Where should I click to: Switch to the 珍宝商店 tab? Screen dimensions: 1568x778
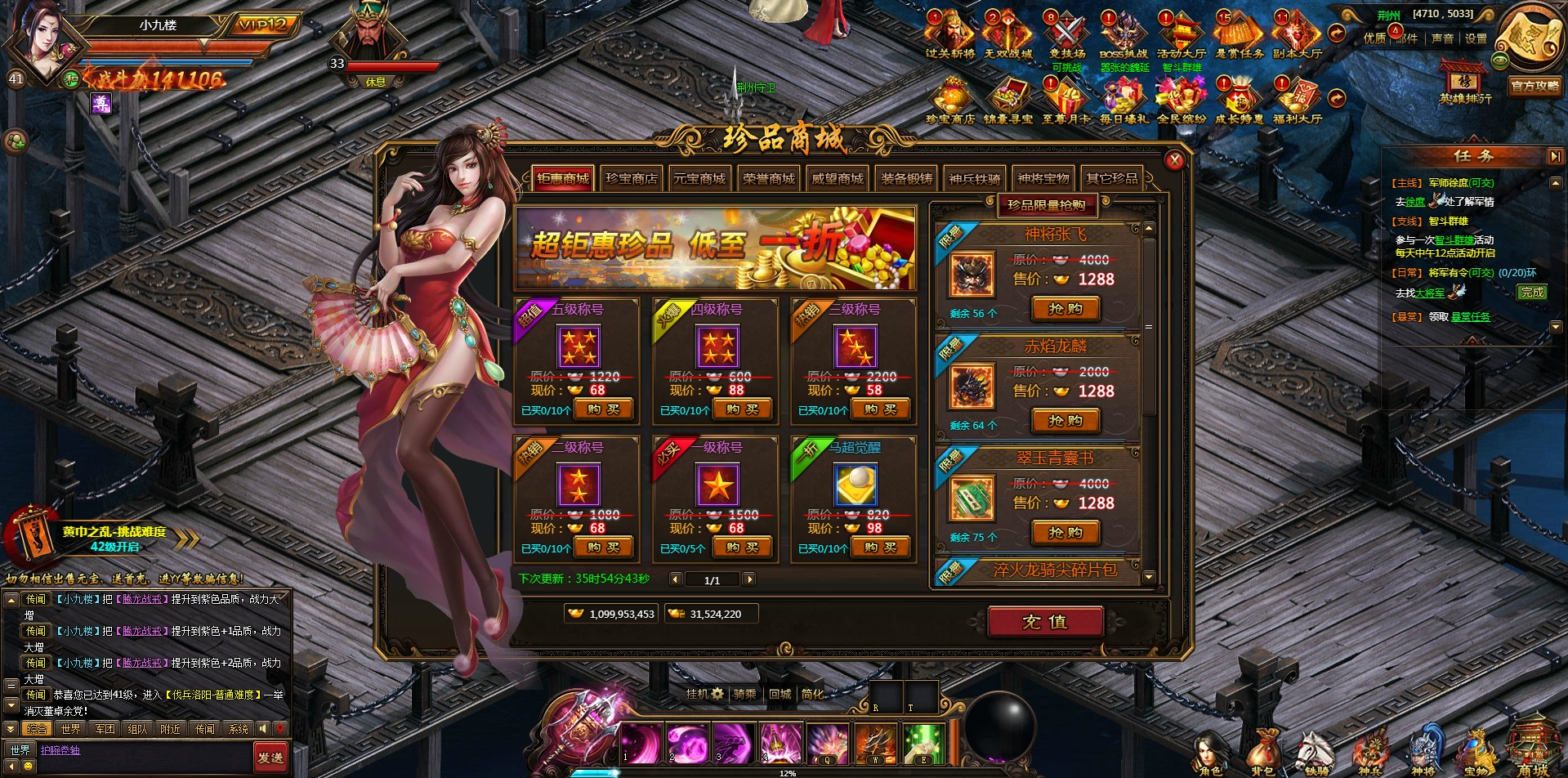pyautogui.click(x=631, y=178)
